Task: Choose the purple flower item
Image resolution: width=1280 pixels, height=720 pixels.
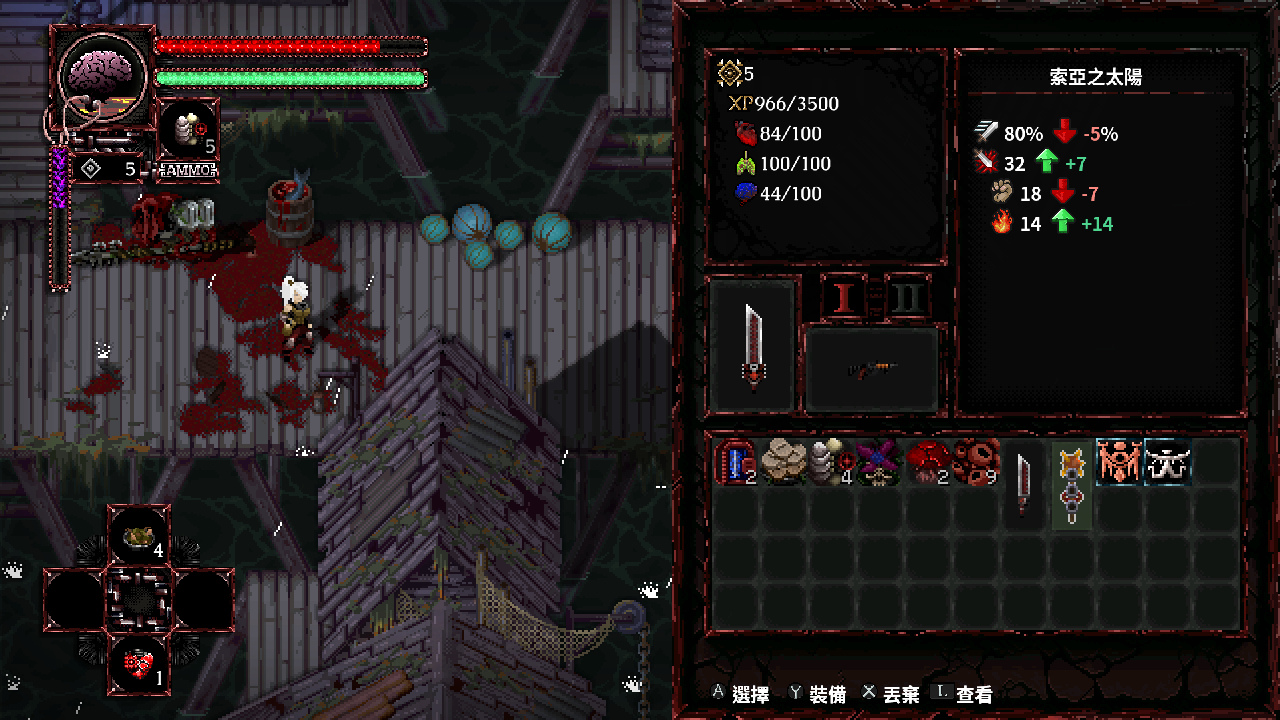Action: pyautogui.click(x=879, y=463)
